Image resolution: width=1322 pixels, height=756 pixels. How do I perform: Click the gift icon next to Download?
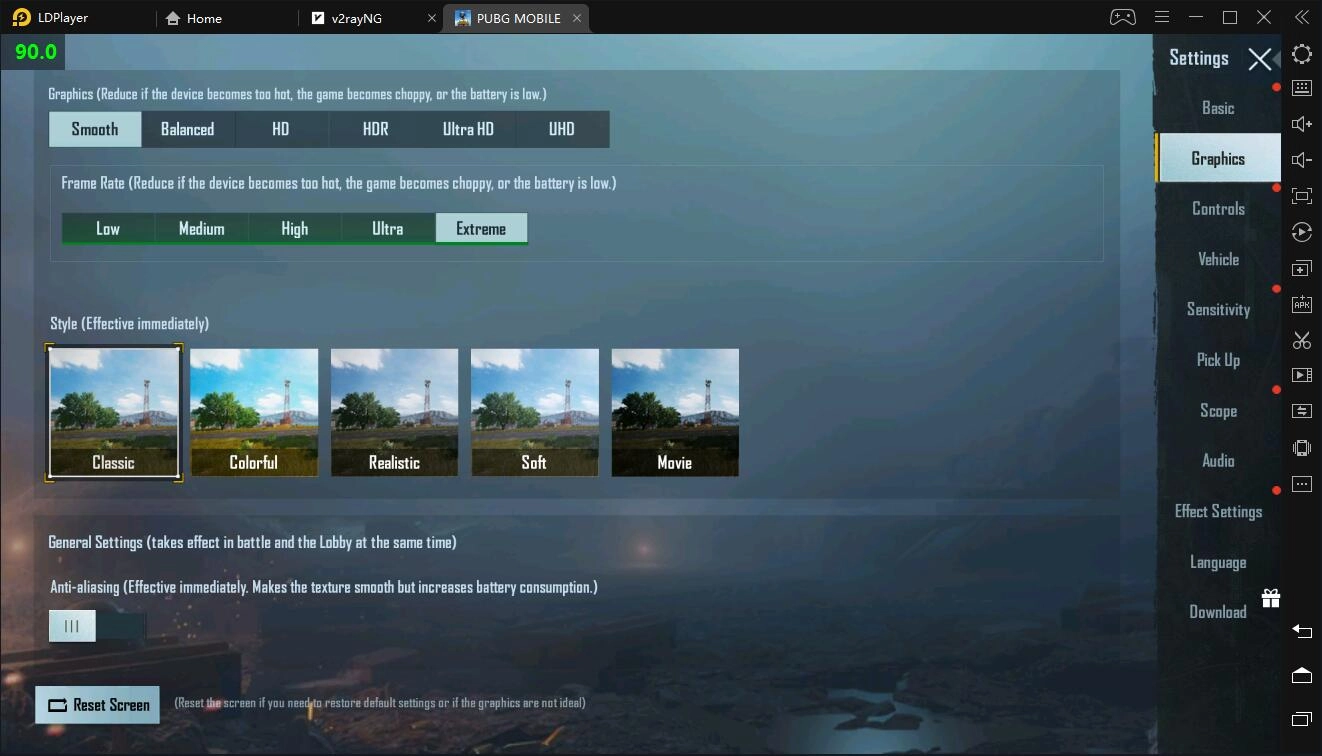[1271, 597]
